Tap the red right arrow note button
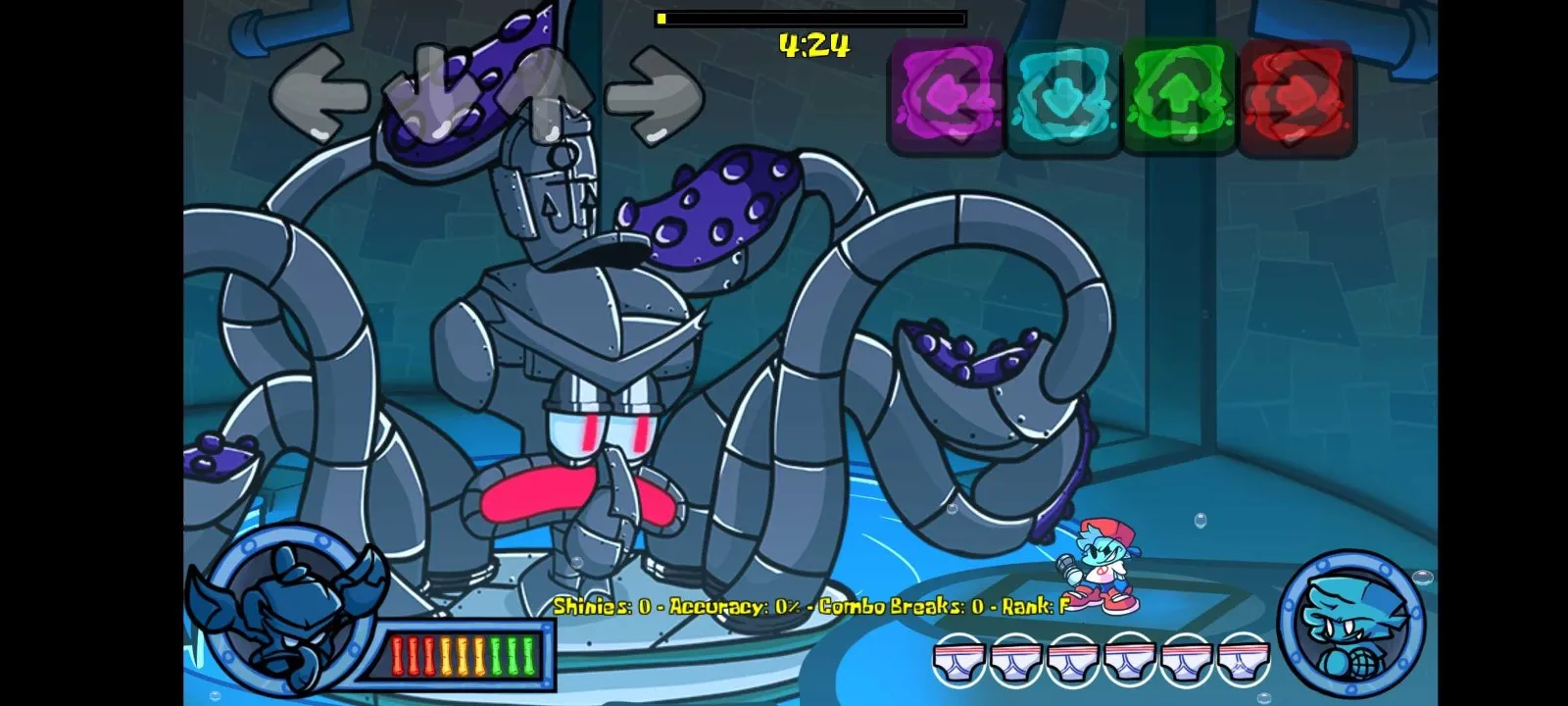 pos(1297,95)
